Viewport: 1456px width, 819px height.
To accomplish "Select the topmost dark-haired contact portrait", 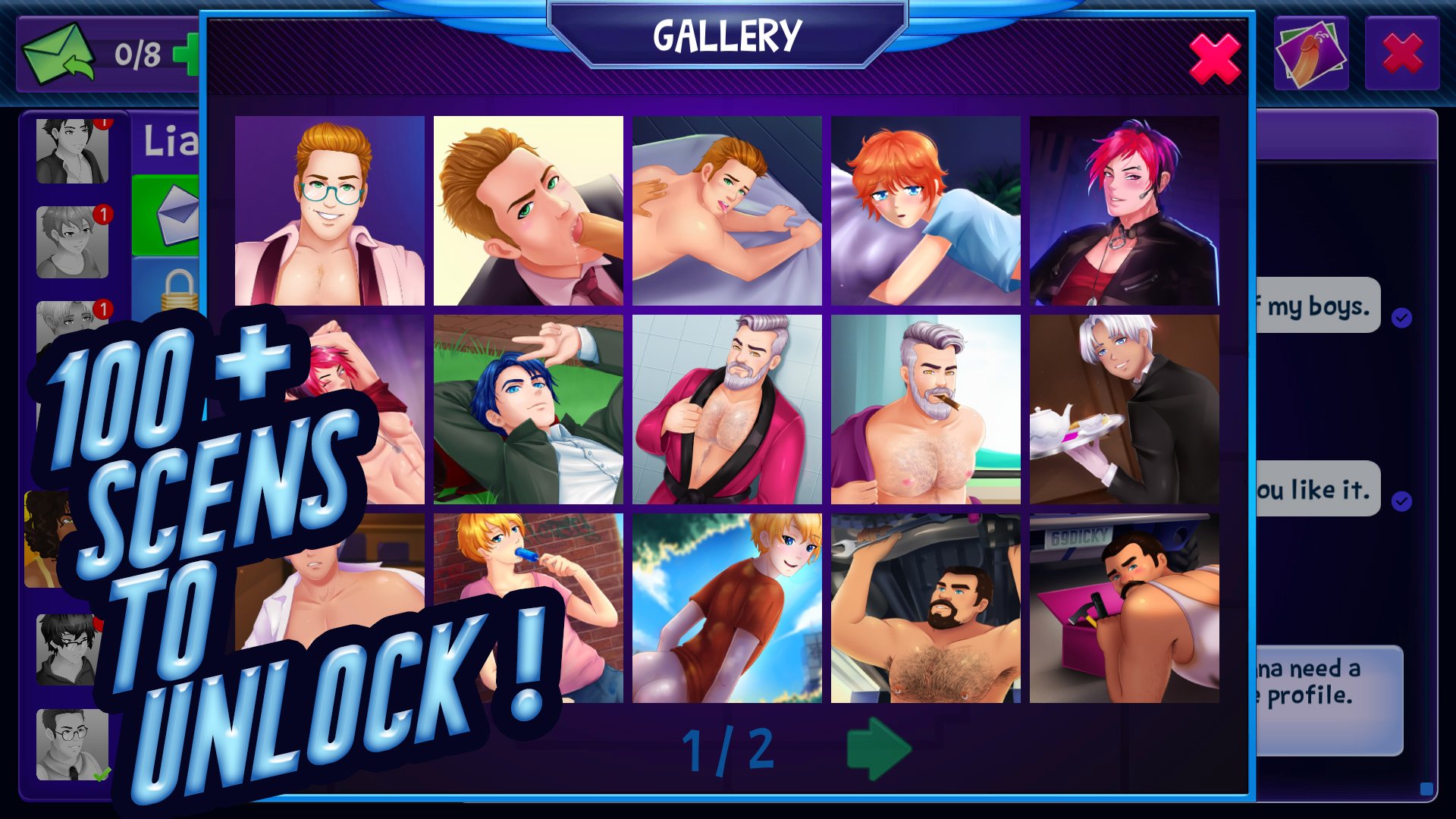I will (72, 150).
